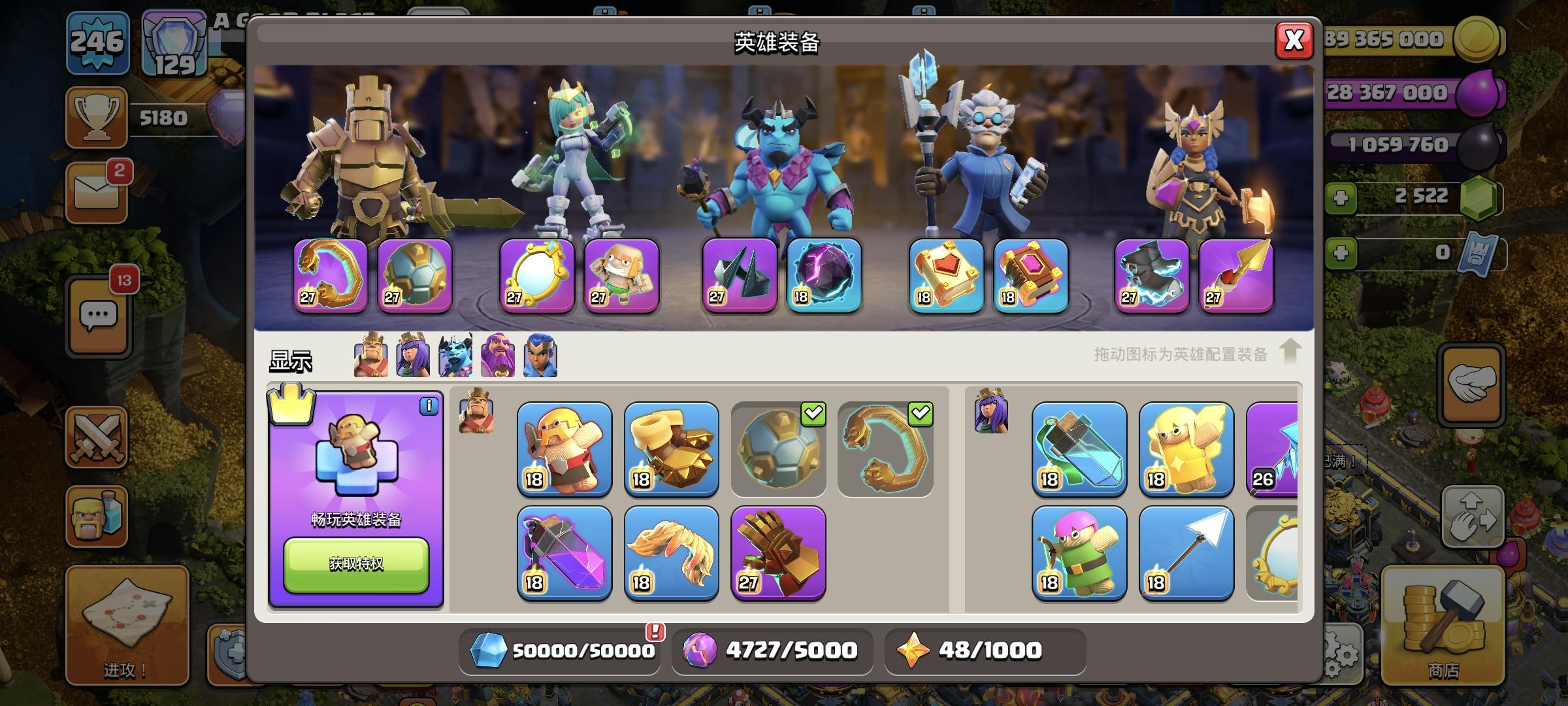
Task: Select the Electro Boots equipped on Royal Champion
Action: [x=1151, y=278]
